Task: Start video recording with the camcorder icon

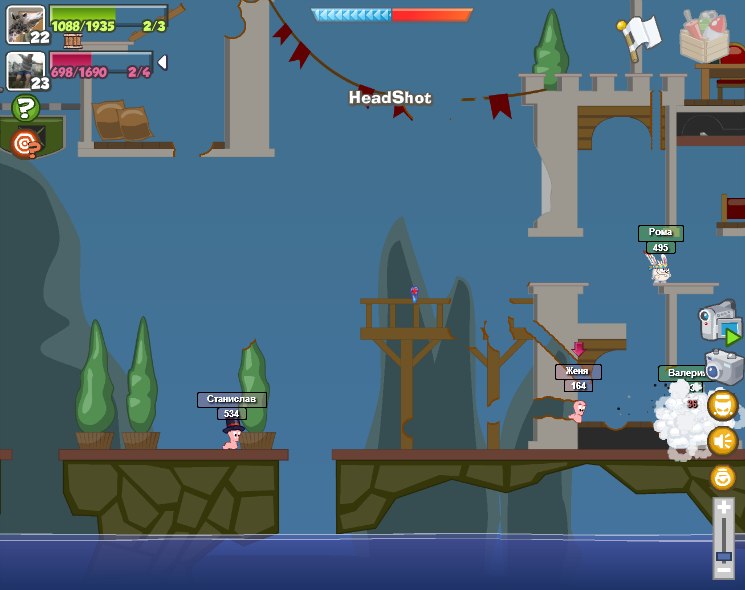Action: [x=719, y=322]
